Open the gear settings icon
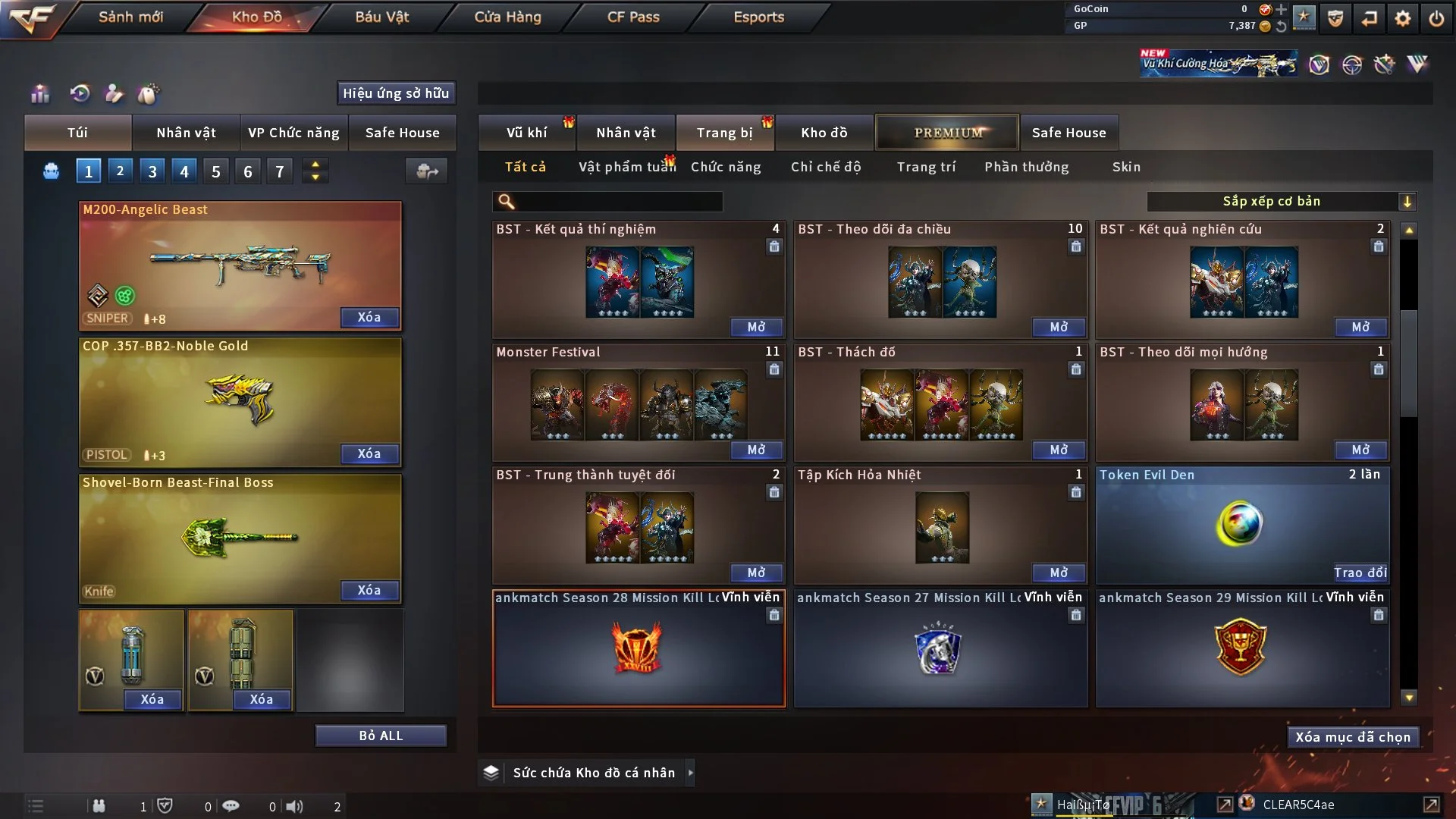Image resolution: width=1456 pixels, height=819 pixels. point(1403,18)
